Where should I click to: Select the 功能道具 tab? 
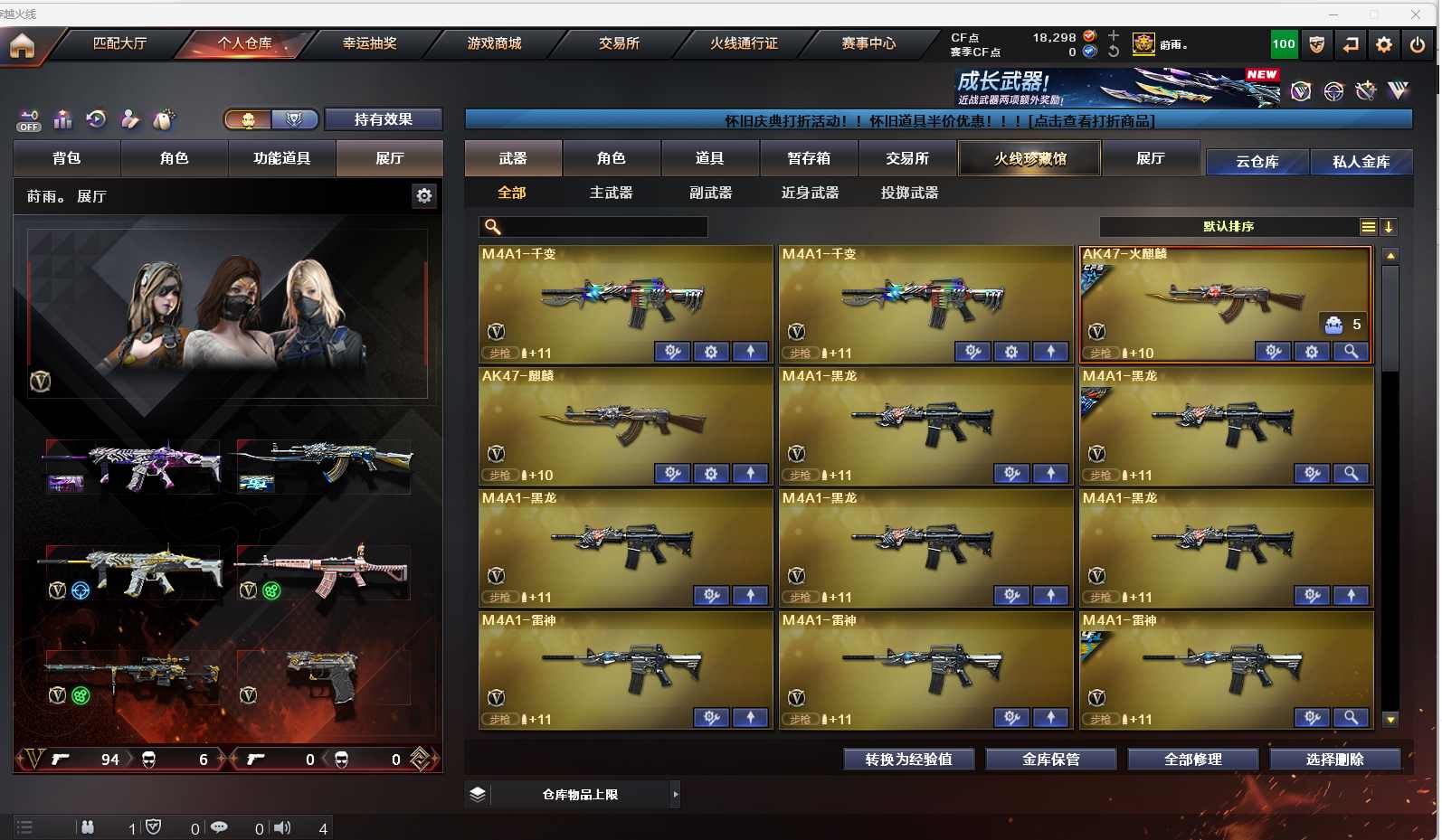click(x=281, y=158)
